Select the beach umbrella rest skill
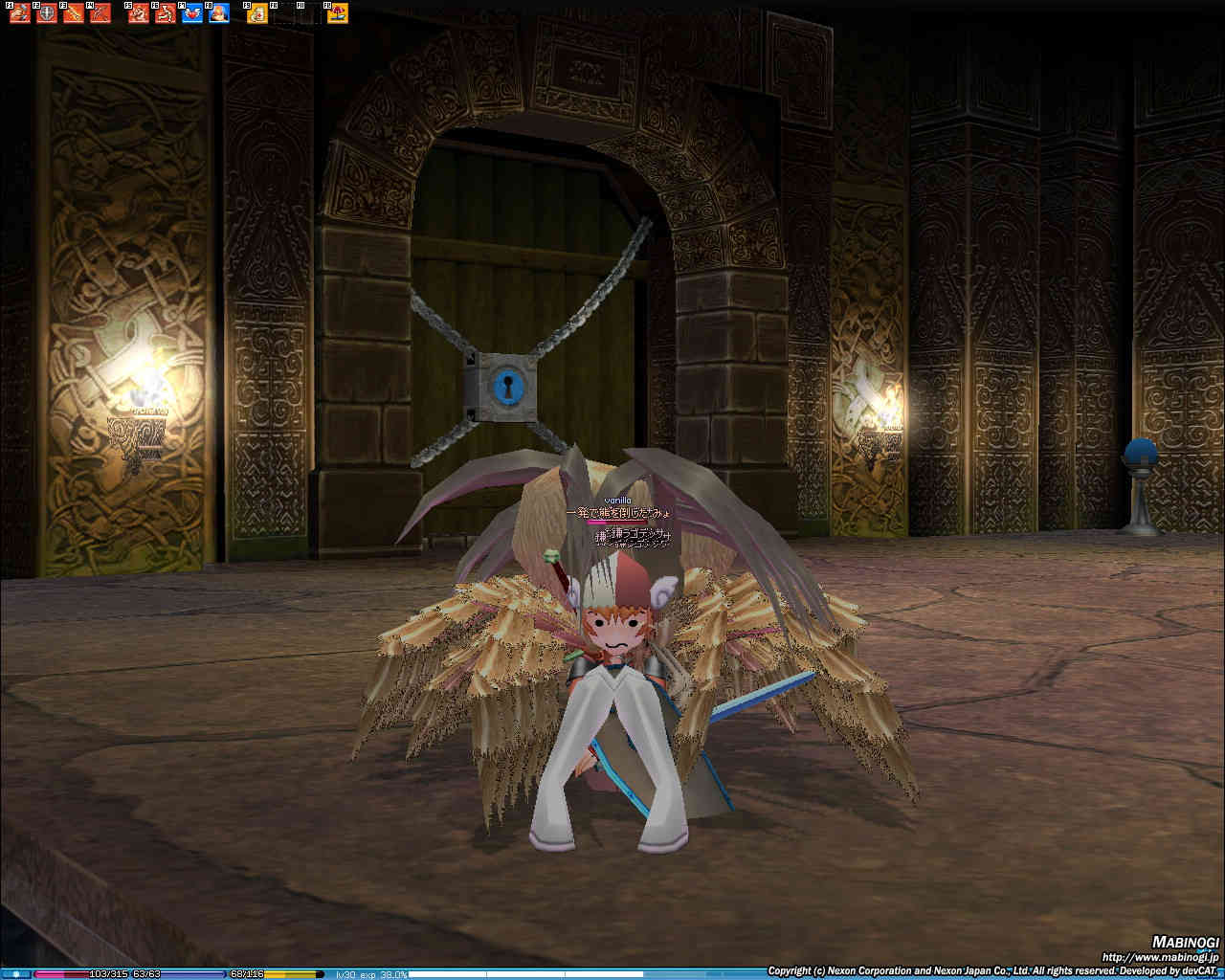This screenshot has width=1225, height=980. (x=338, y=13)
